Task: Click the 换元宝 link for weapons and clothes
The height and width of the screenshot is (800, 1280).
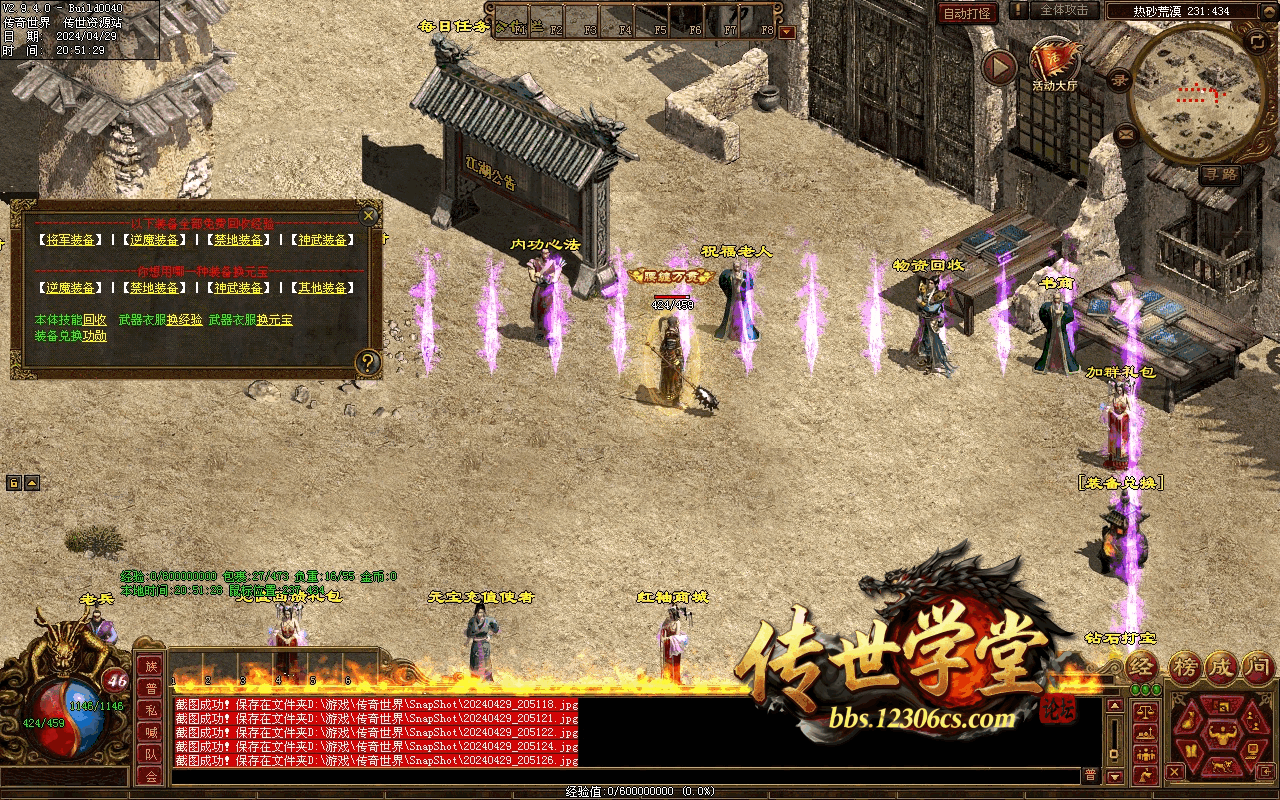Action: tap(274, 320)
